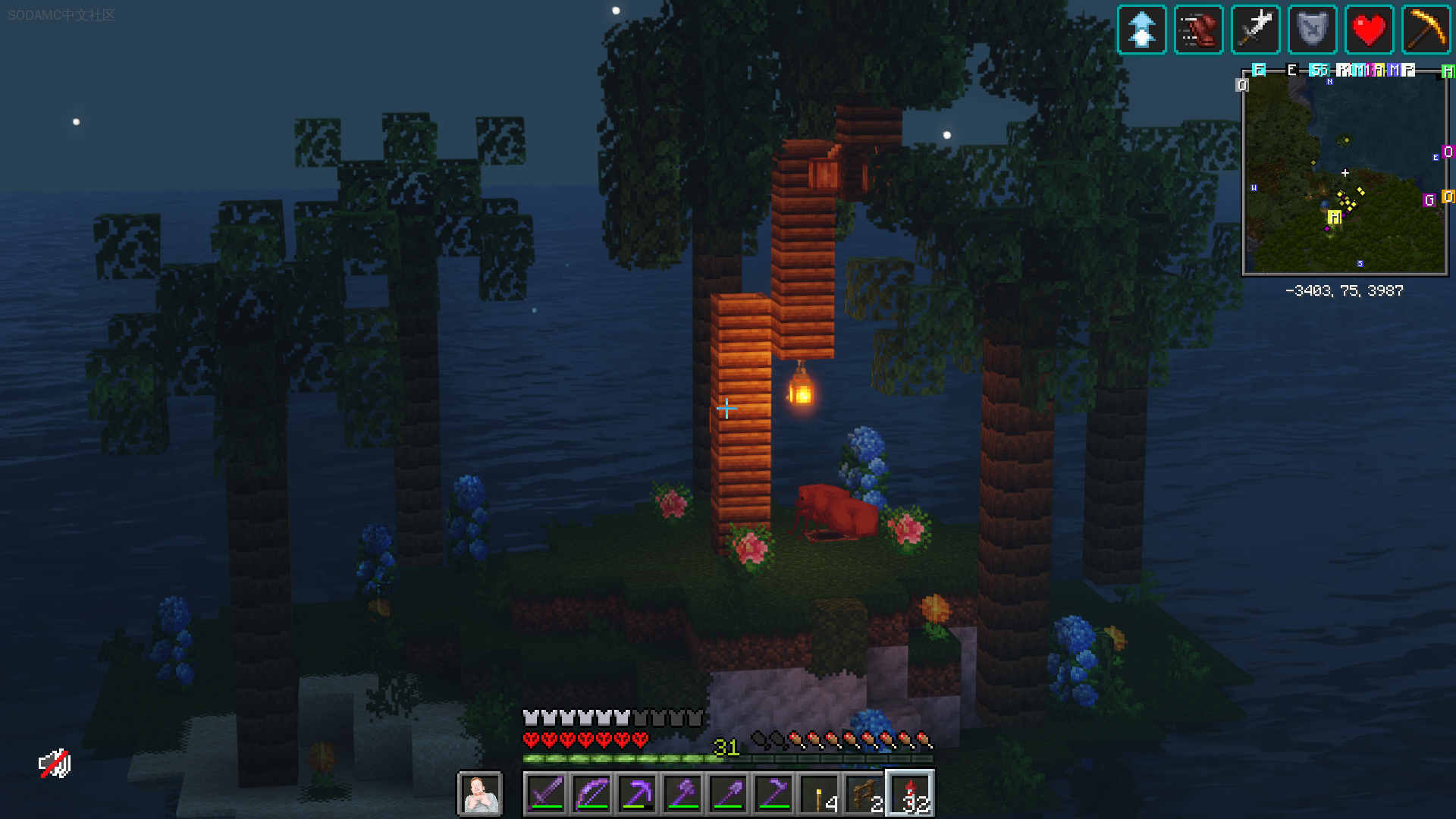Image resolution: width=1456 pixels, height=819 pixels.
Task: Click the green H waypoint at minimap corner
Action: pyautogui.click(x=1448, y=71)
